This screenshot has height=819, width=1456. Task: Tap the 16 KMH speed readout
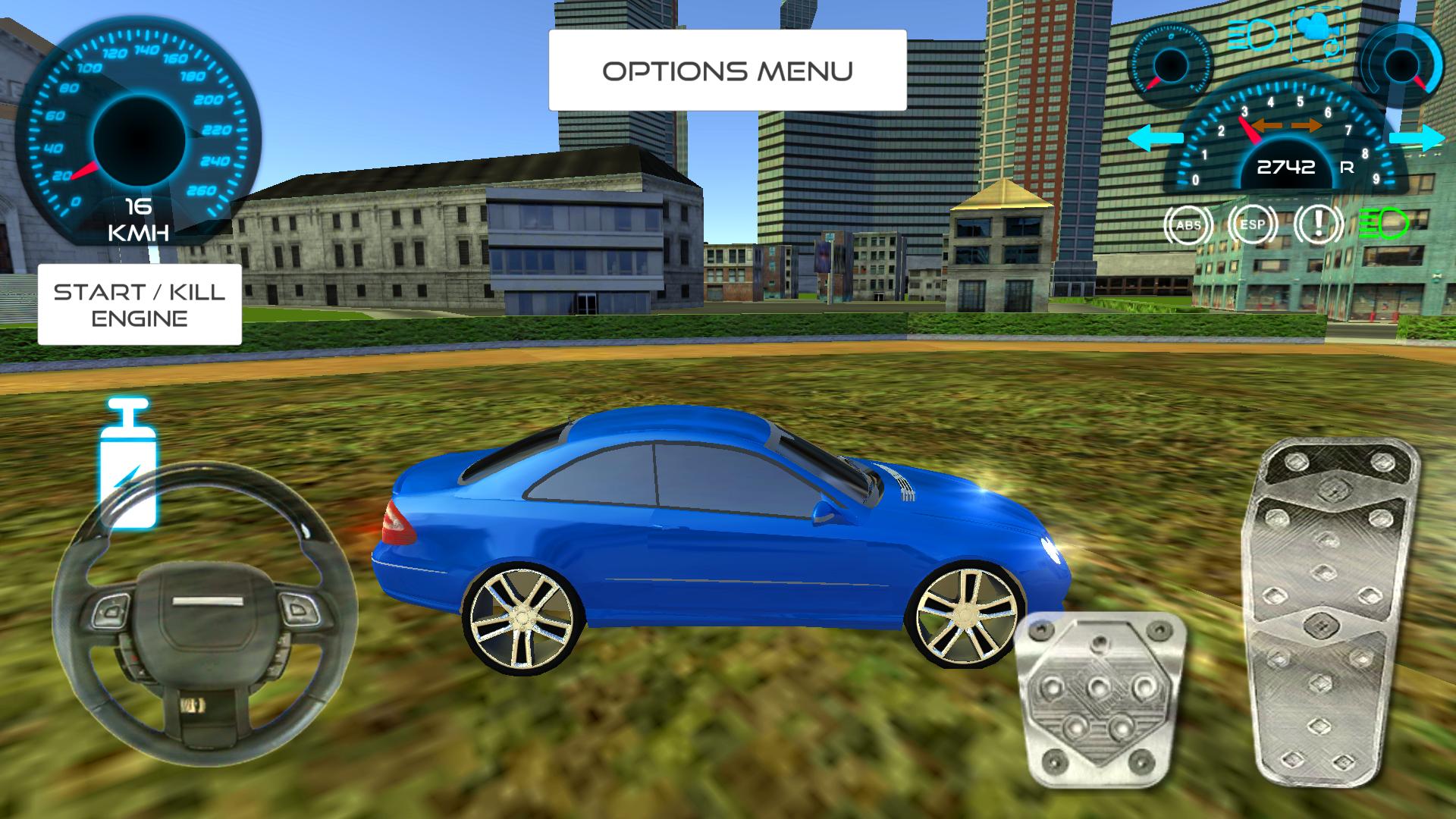pyautogui.click(x=138, y=218)
